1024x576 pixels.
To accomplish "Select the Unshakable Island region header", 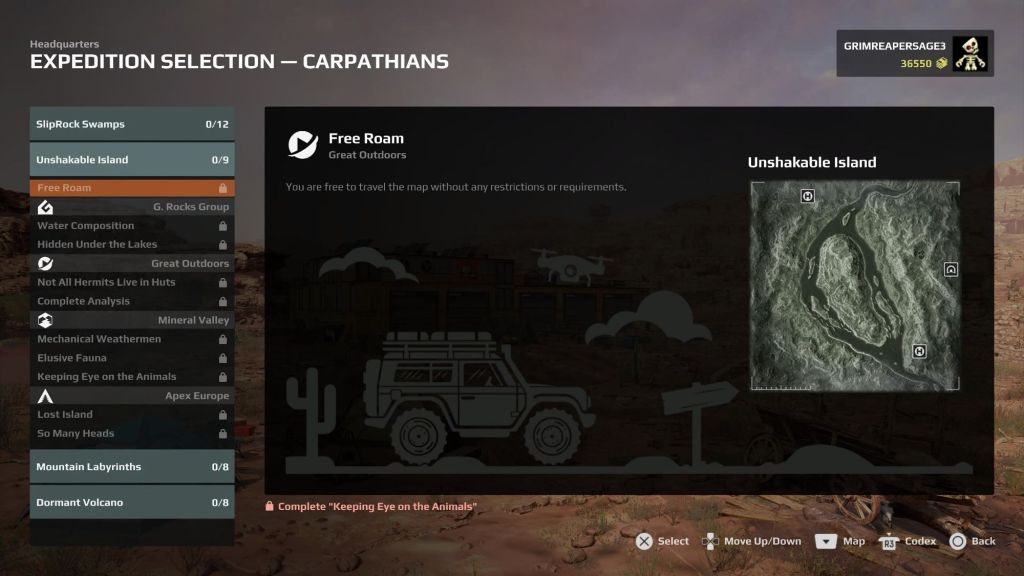I will tap(132, 160).
